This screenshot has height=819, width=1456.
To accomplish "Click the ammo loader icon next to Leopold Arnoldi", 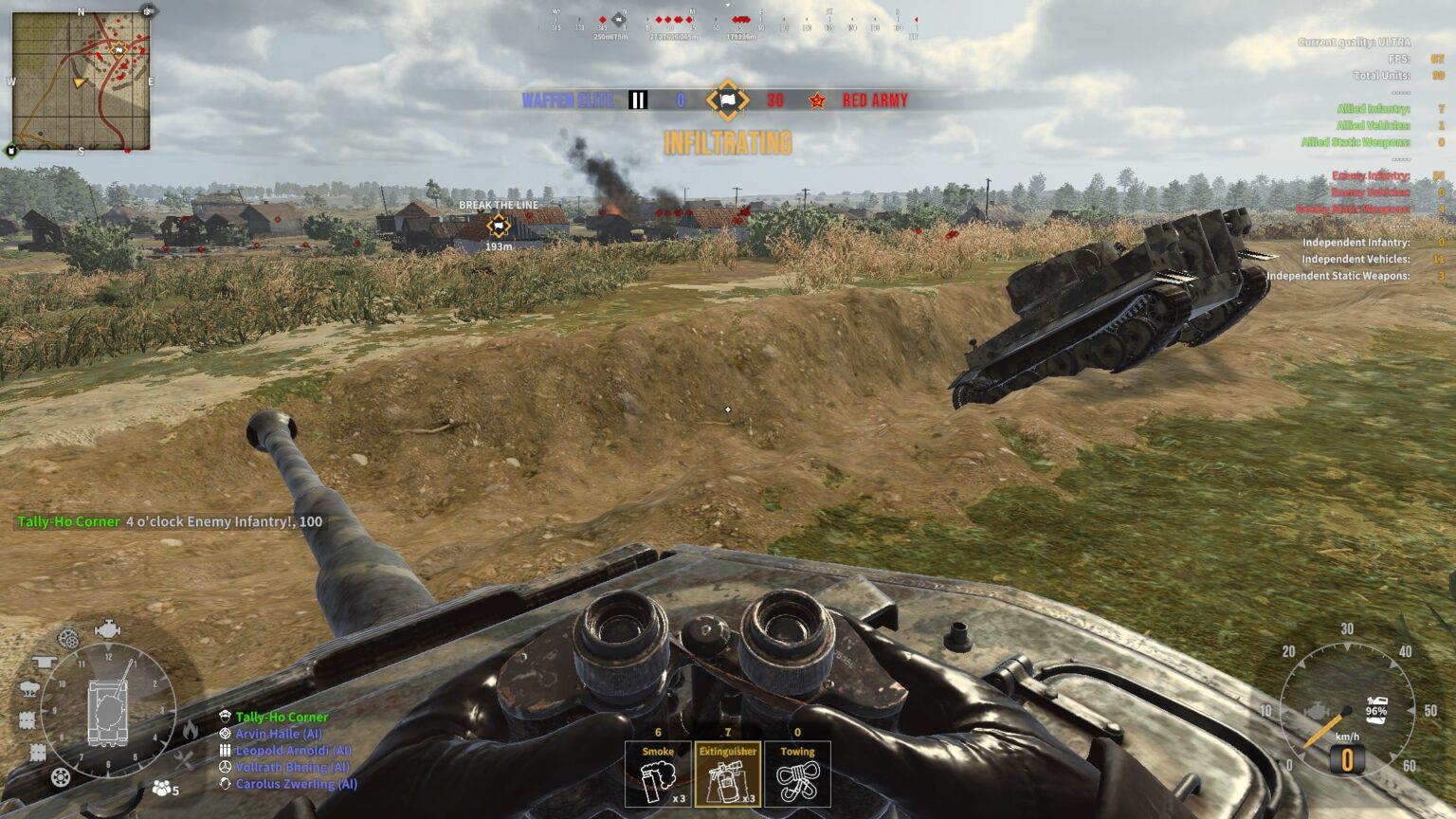I will pos(226,751).
